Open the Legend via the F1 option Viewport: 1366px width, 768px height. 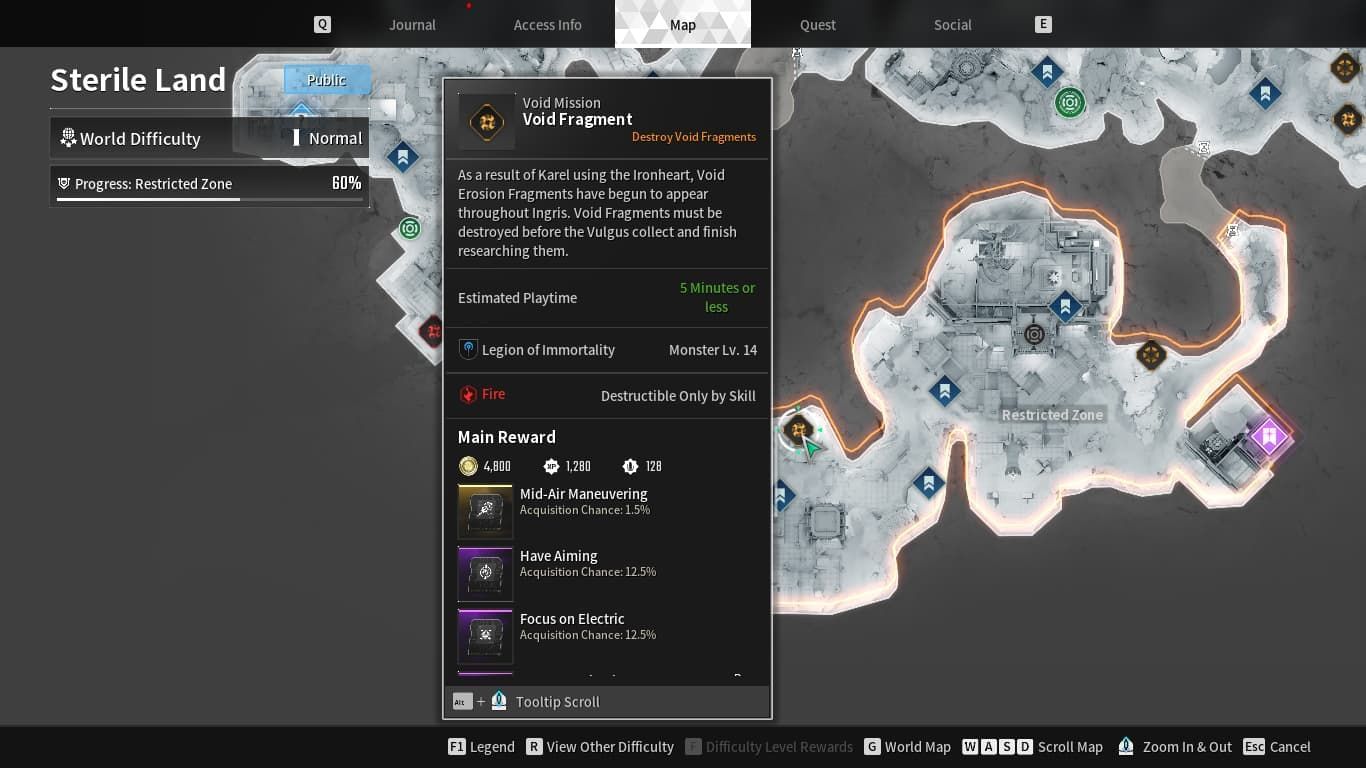coord(481,746)
